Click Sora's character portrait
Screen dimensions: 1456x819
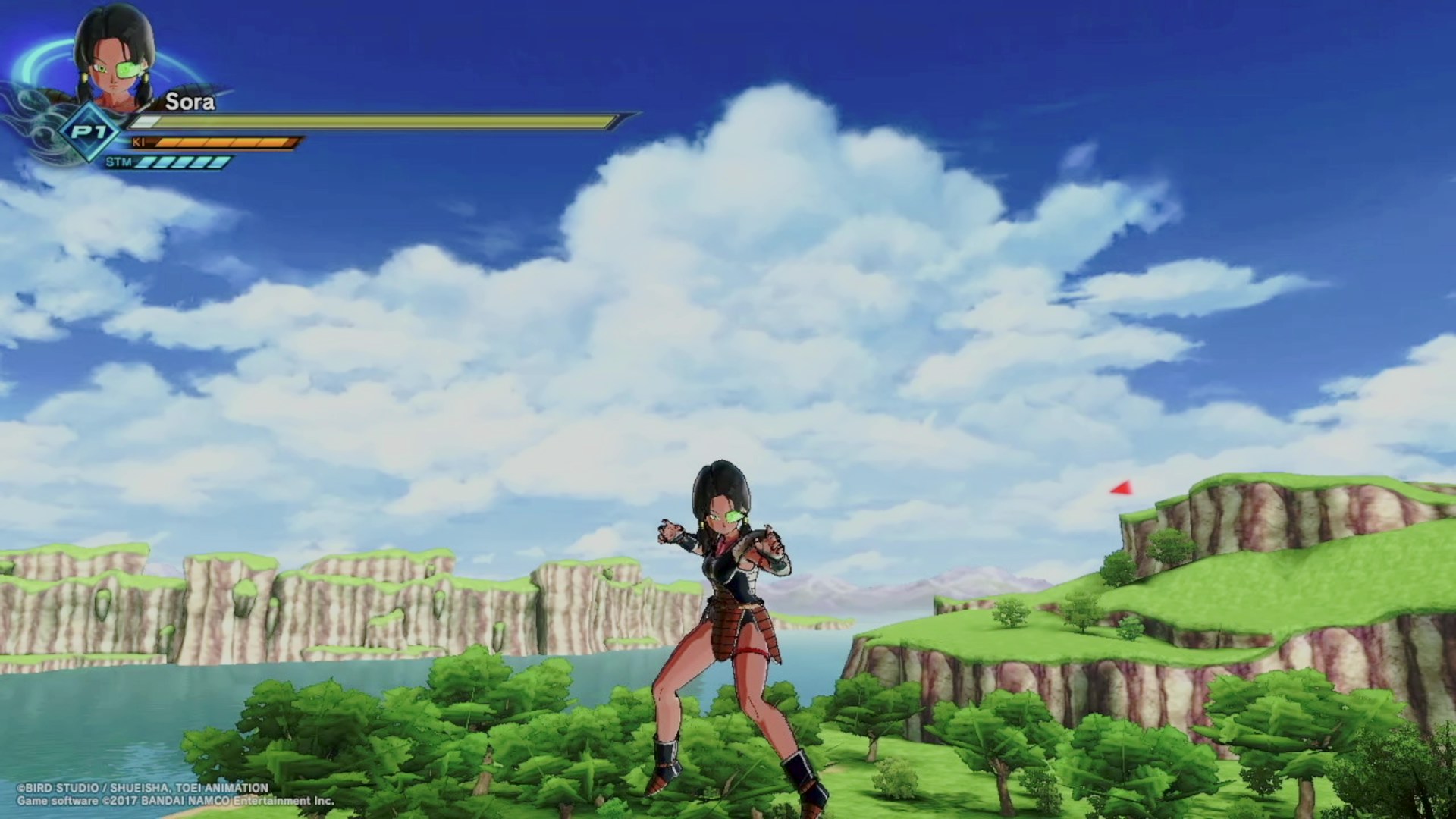tap(114, 57)
